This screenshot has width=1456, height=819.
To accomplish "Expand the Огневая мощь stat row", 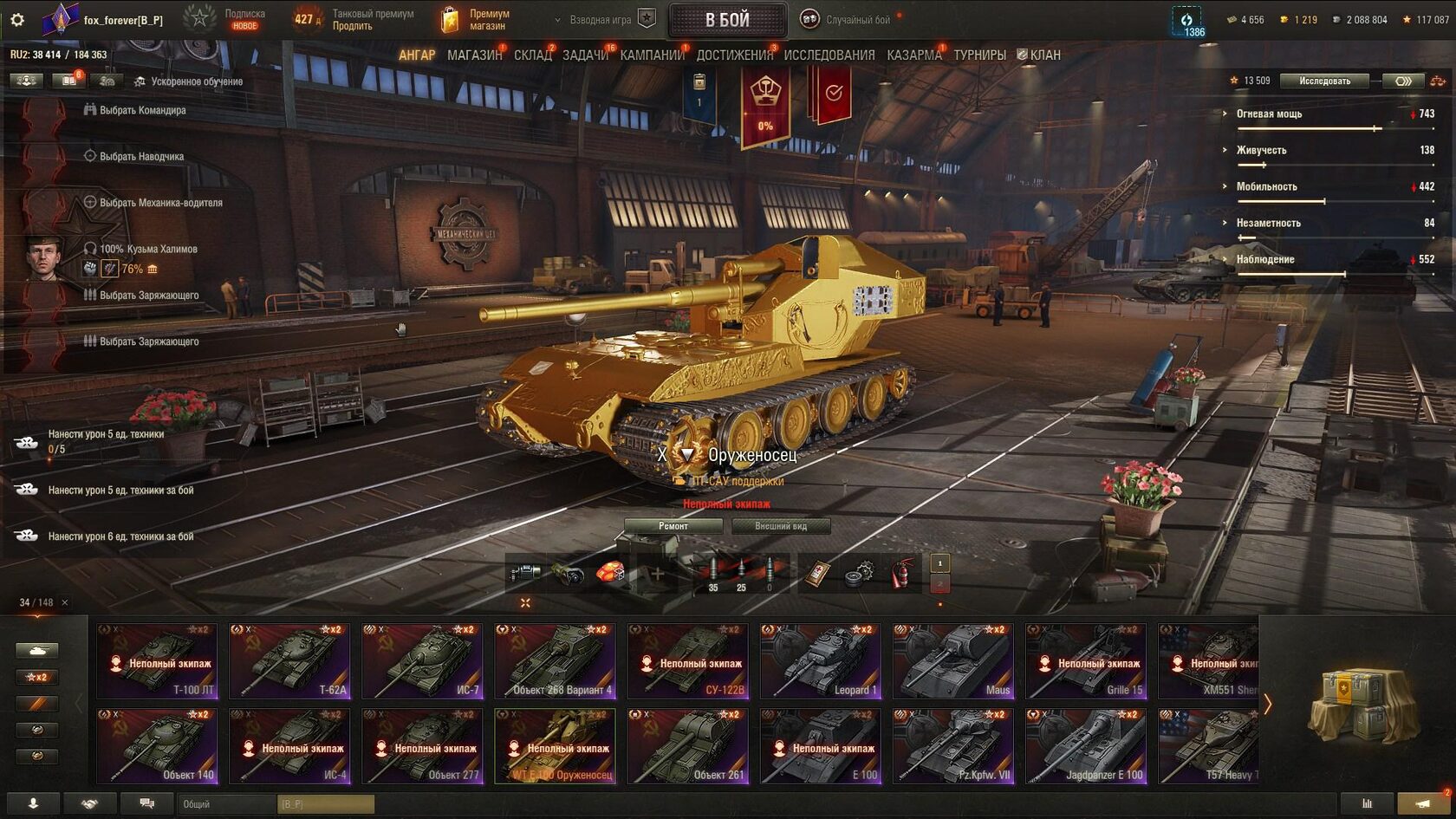I will [1269, 114].
